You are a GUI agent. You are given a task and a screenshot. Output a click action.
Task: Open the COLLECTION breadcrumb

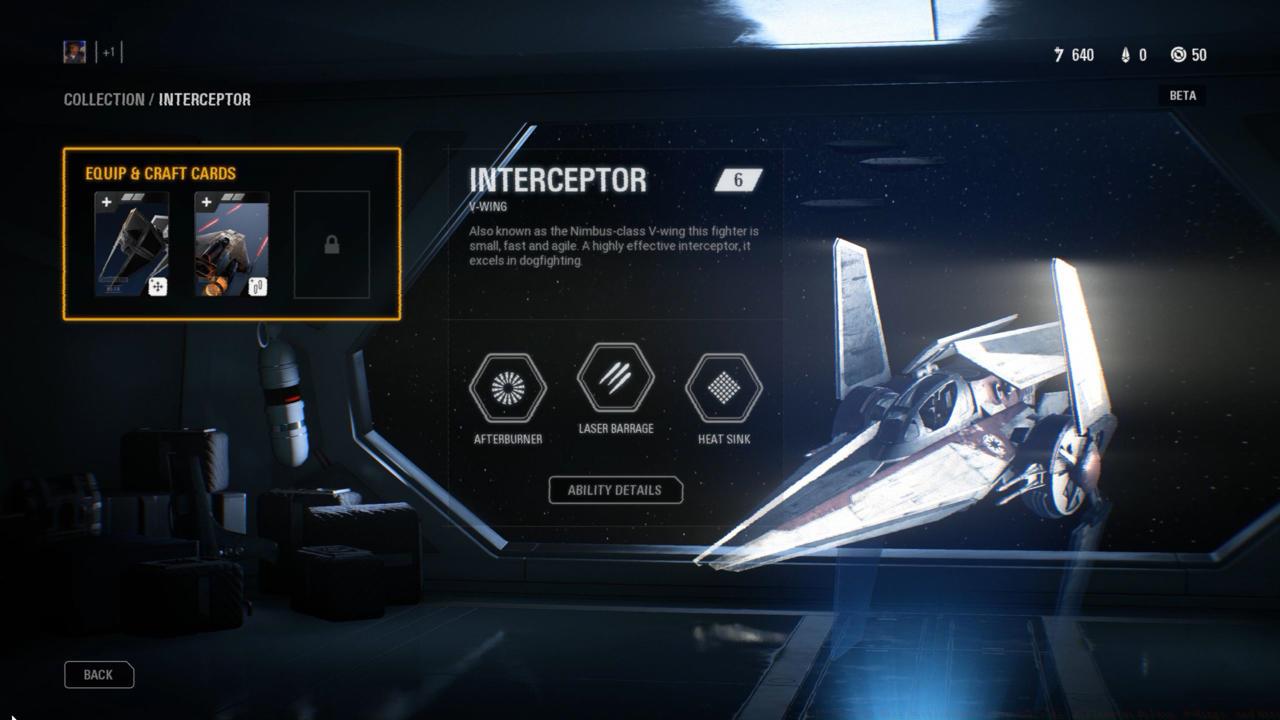pos(103,99)
